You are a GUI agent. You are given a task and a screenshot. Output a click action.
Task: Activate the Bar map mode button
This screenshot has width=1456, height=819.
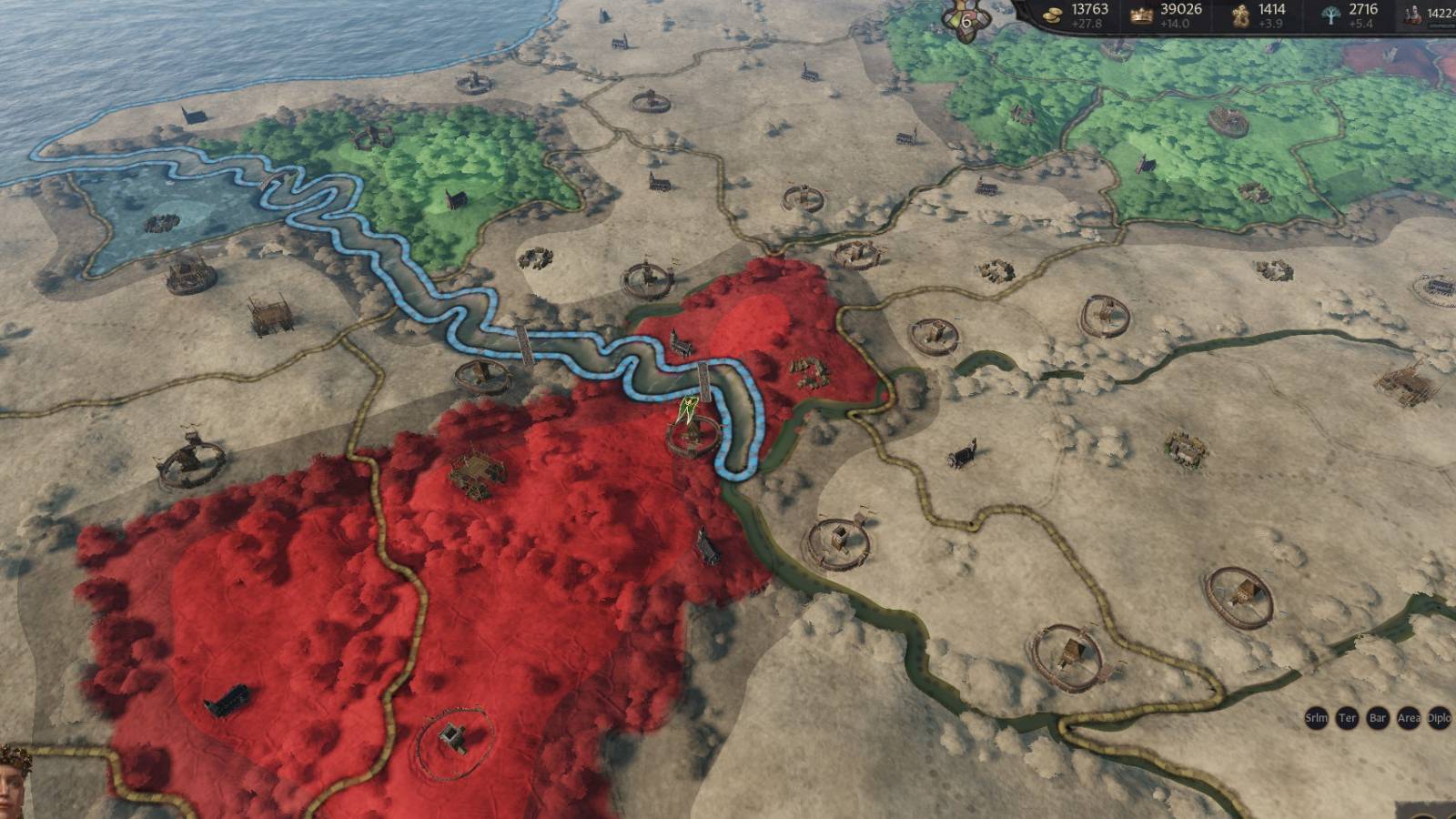point(1377,718)
